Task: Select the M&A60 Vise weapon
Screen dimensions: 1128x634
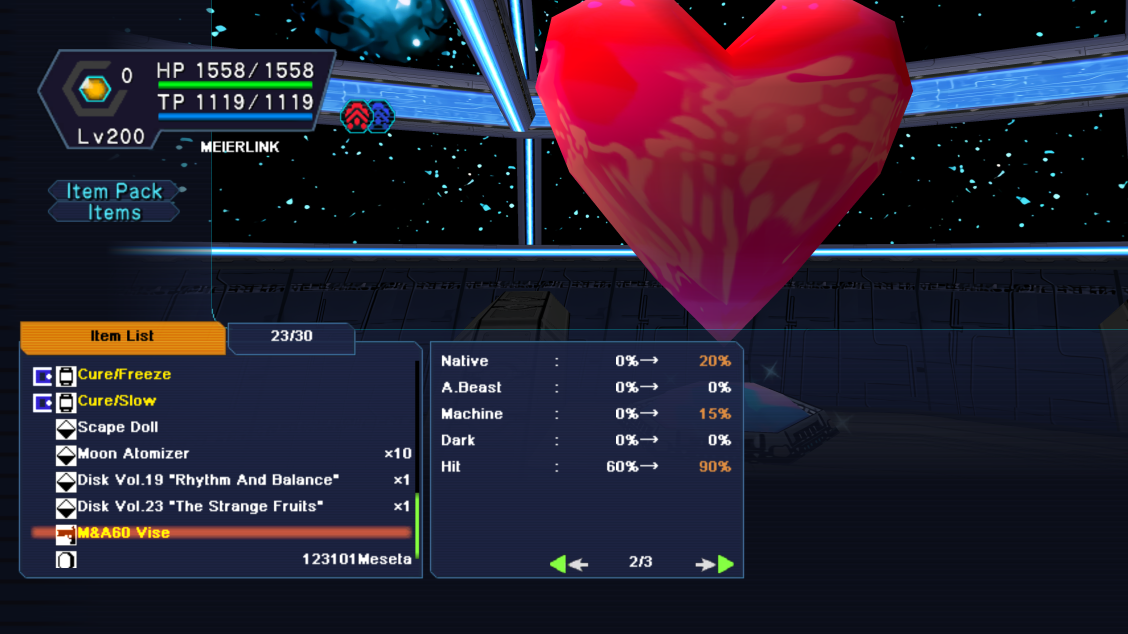Action: (x=123, y=533)
